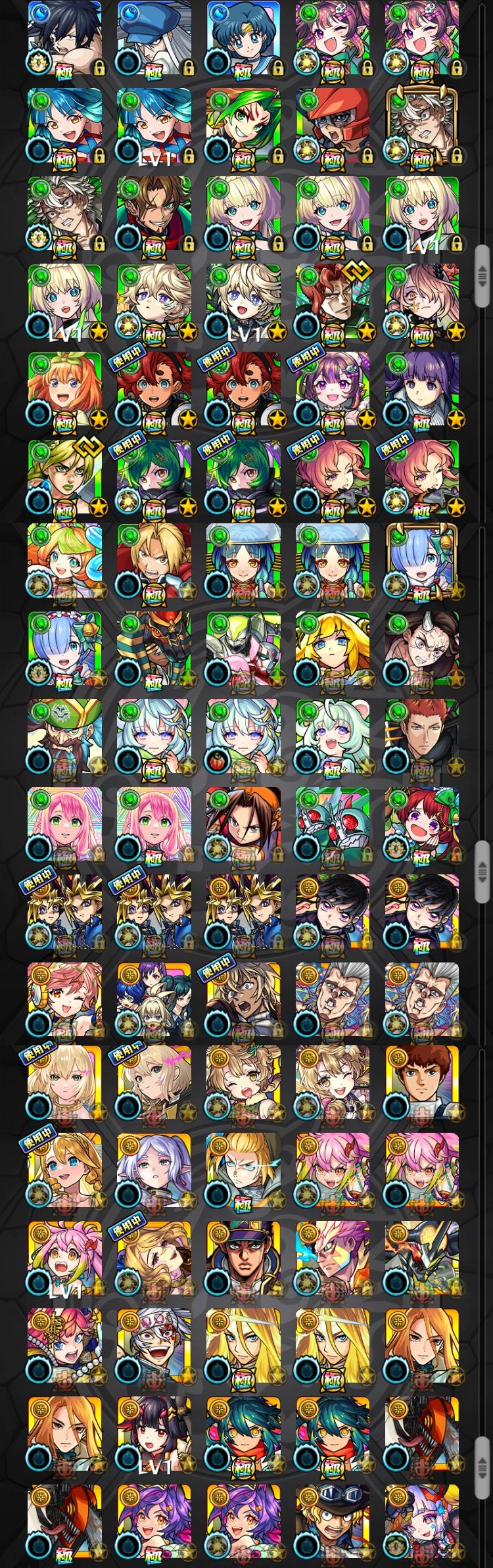Select the white-haired grinning masked character
Screen dimensions: 493x1568
click(154, 1346)
